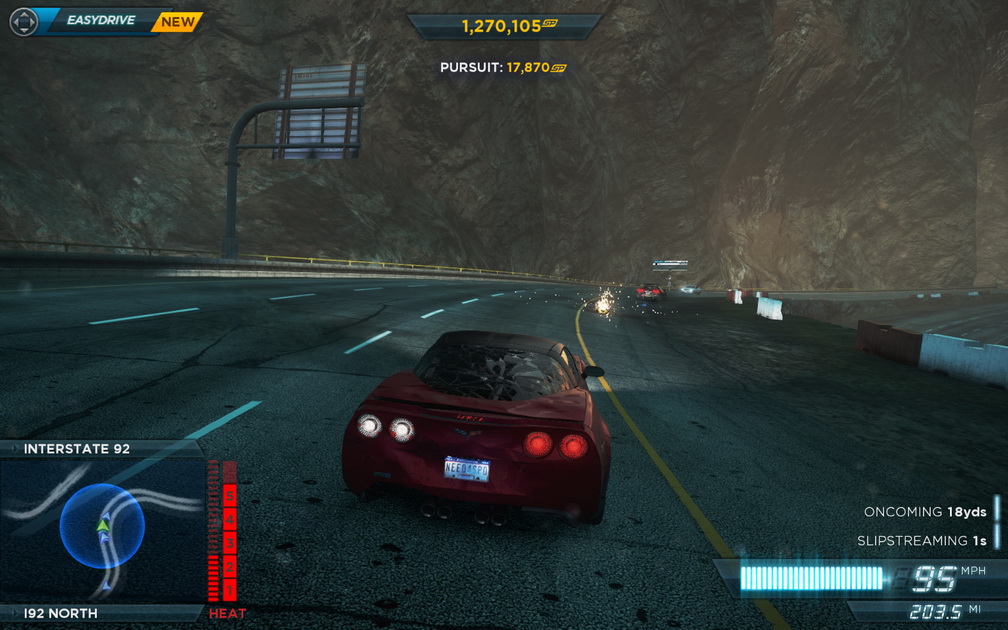Select the yellow NEW badge
Viewport: 1008px width, 630px height.
177,21
